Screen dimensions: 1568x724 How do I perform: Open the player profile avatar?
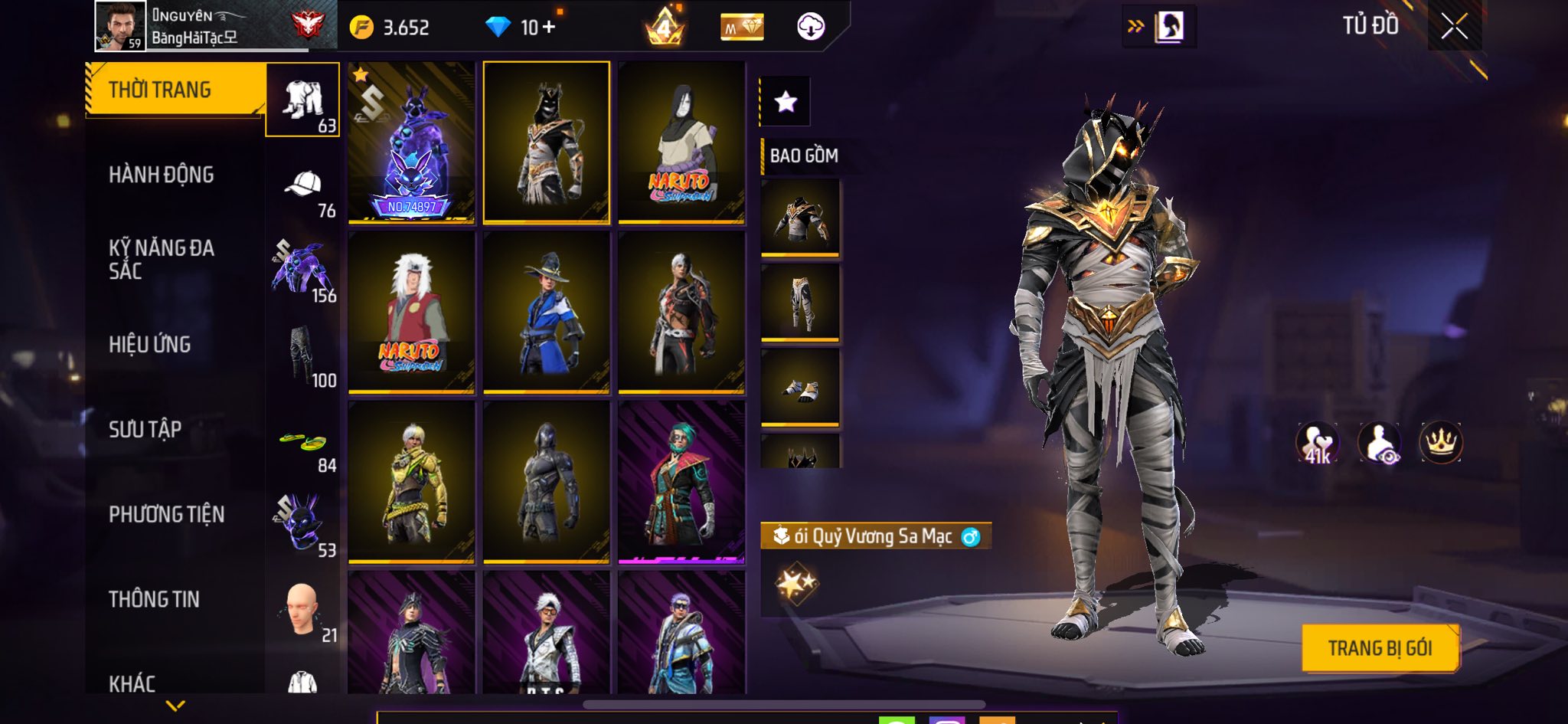pyautogui.click(x=120, y=26)
